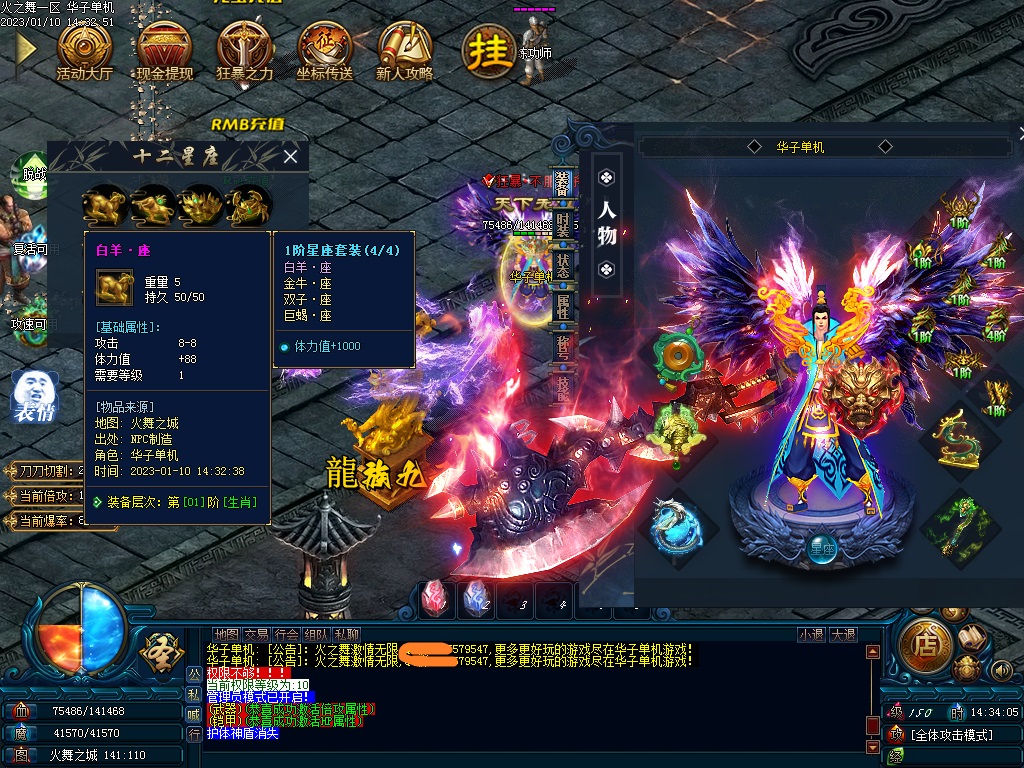Screen dimensions: 1024x768
Task: Toggle the 挂 auto-play button
Action: [x=488, y=50]
